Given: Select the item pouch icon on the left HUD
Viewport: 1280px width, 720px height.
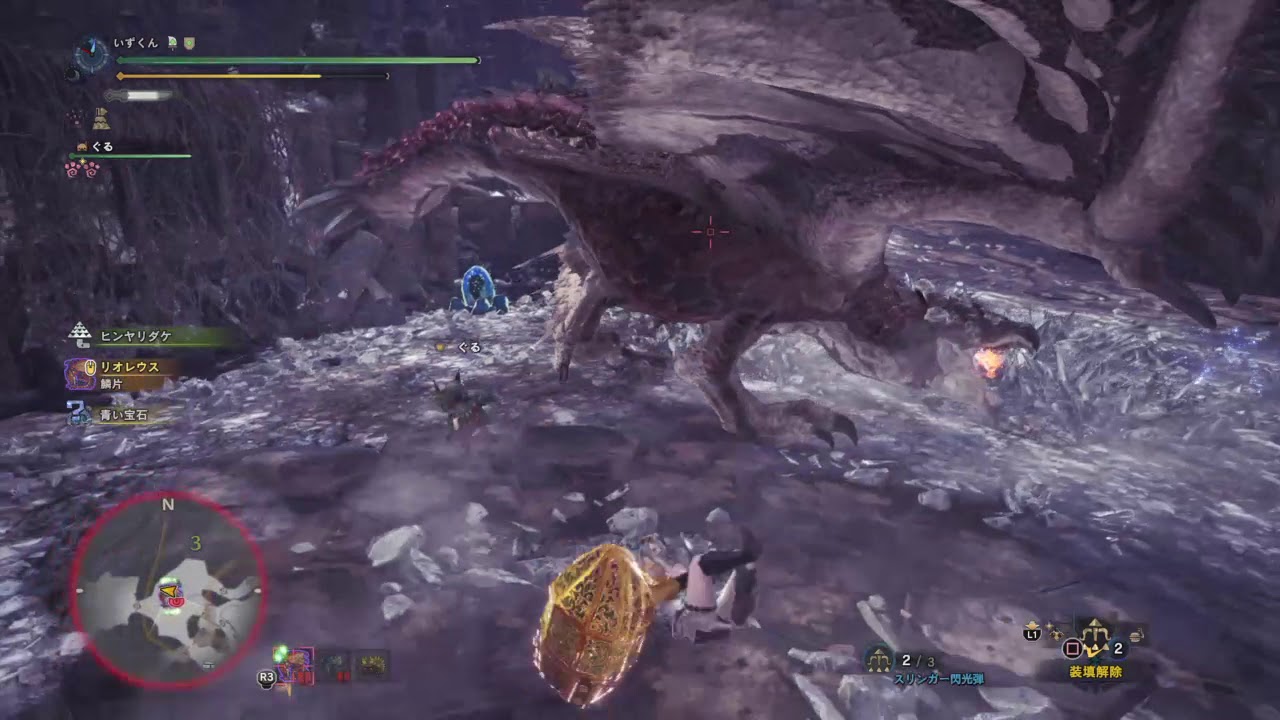Looking at the screenshot, I should click(x=100, y=118).
